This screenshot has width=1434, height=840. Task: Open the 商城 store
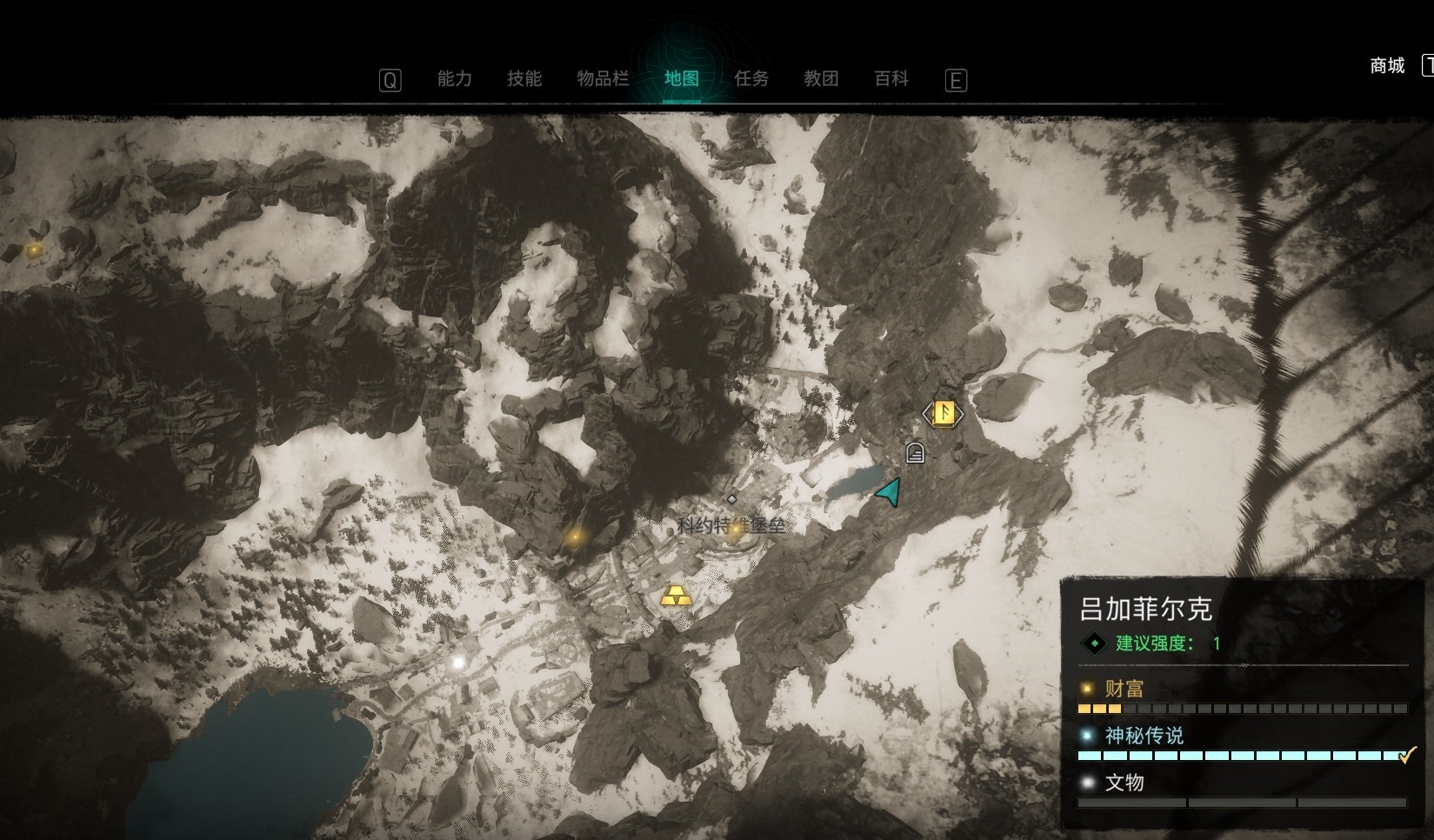[1387, 66]
